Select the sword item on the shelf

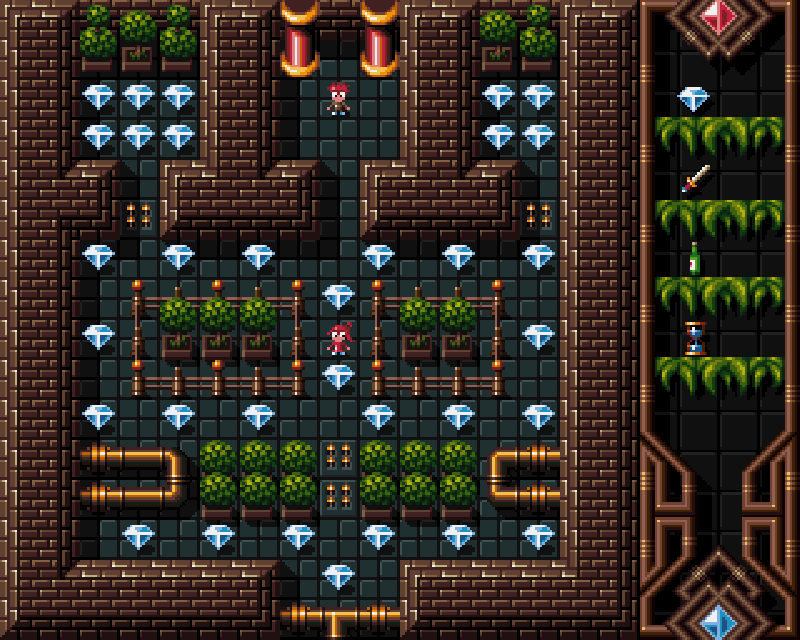695,179
